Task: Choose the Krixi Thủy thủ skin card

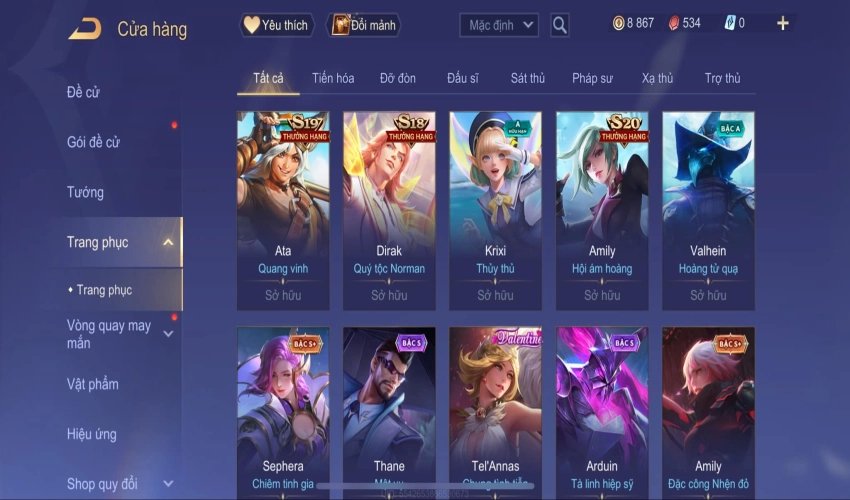Action: 495,208
